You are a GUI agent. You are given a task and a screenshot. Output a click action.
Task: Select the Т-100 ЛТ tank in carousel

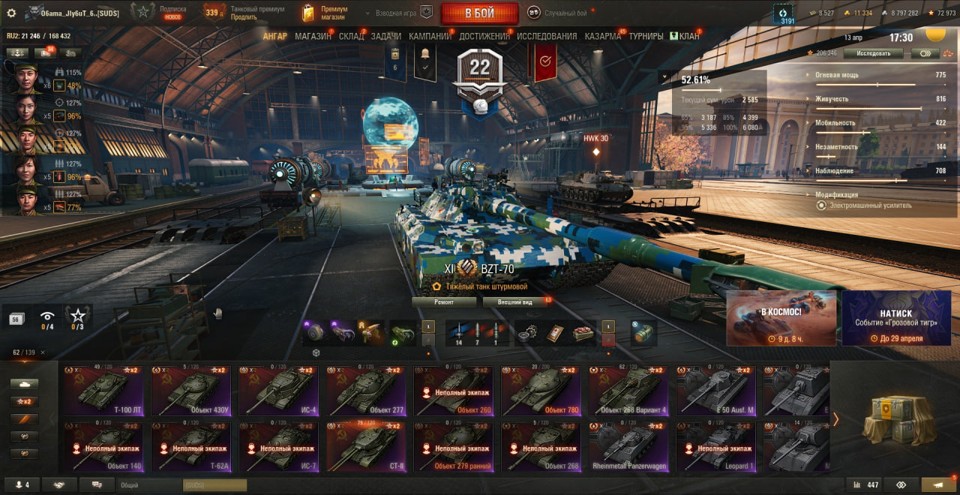pos(105,390)
